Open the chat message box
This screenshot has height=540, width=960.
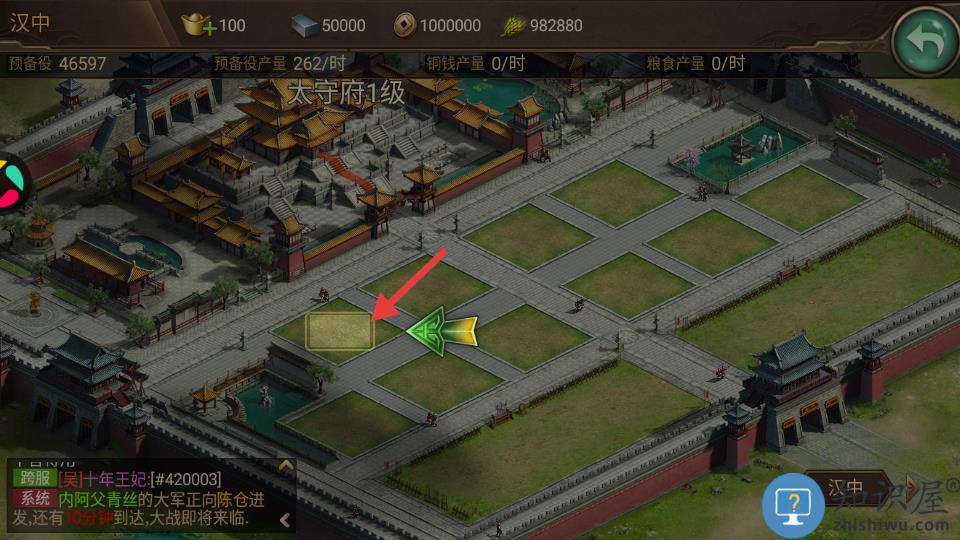click(140, 499)
